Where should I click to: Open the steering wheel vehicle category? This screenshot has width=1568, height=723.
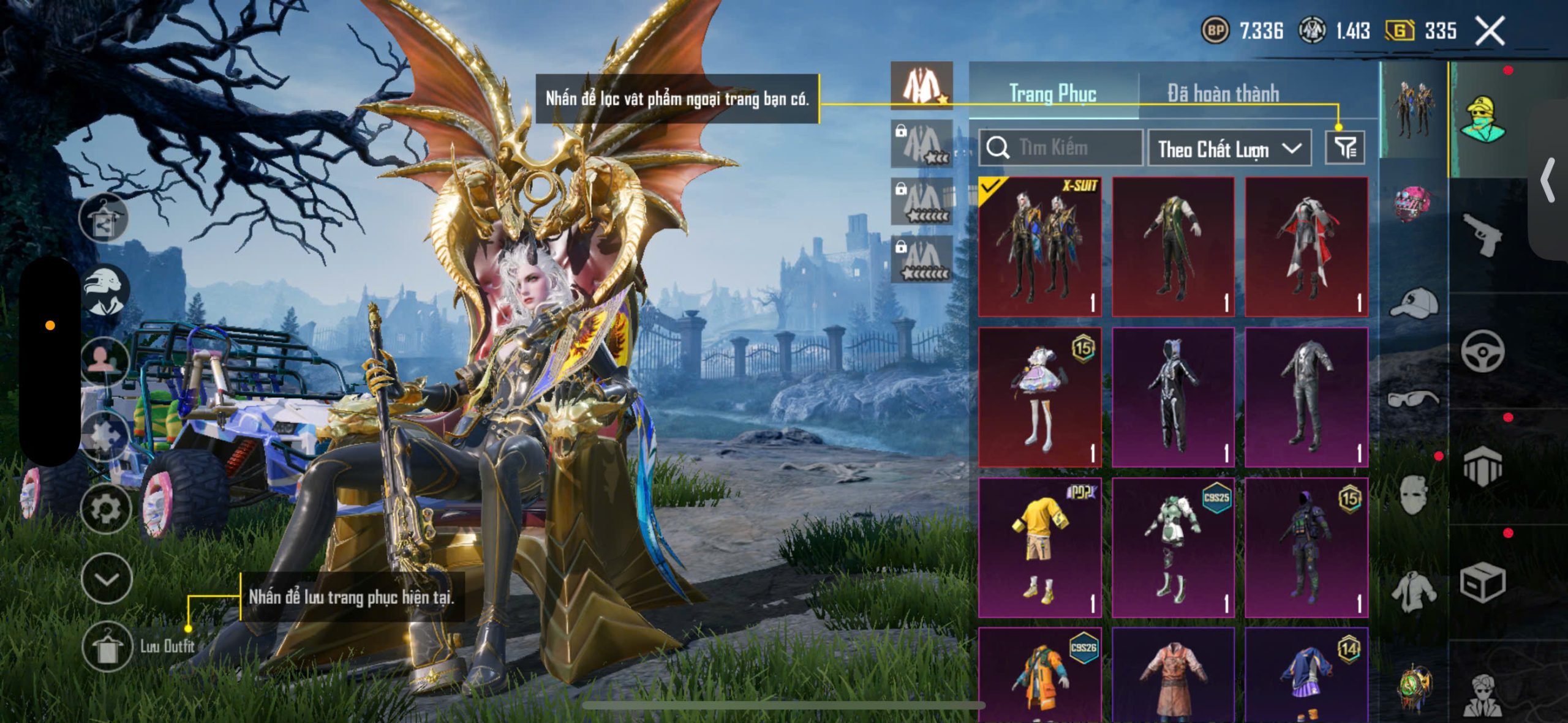coord(1482,350)
